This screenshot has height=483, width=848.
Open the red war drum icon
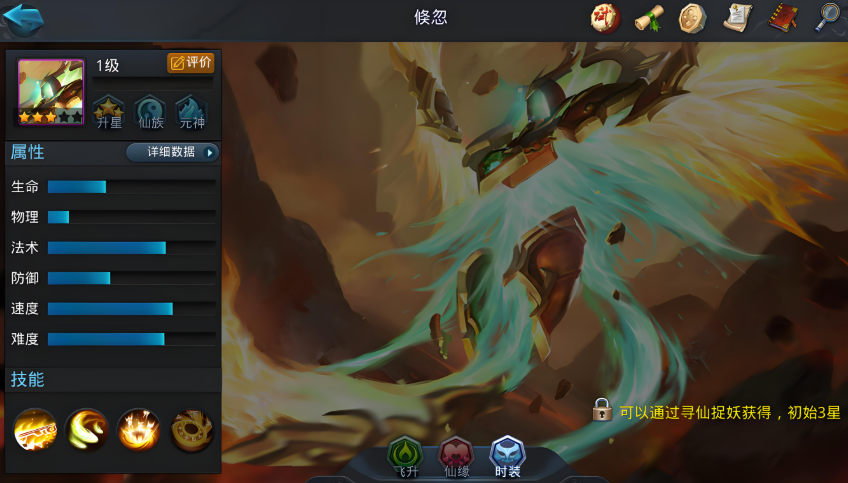click(604, 17)
